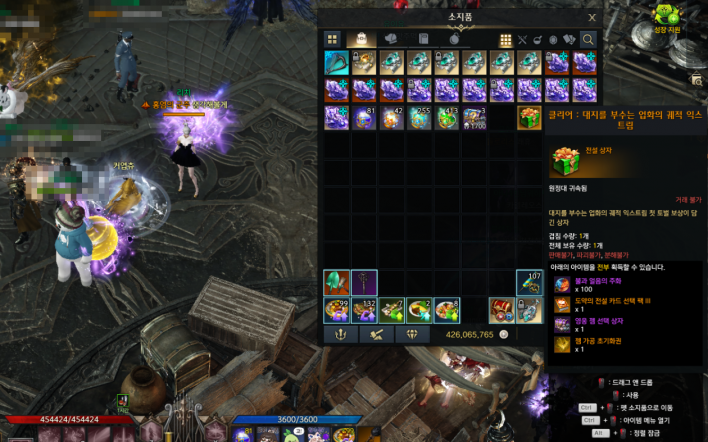Select the item stack showing 255
The image size is (708, 442).
(x=419, y=118)
